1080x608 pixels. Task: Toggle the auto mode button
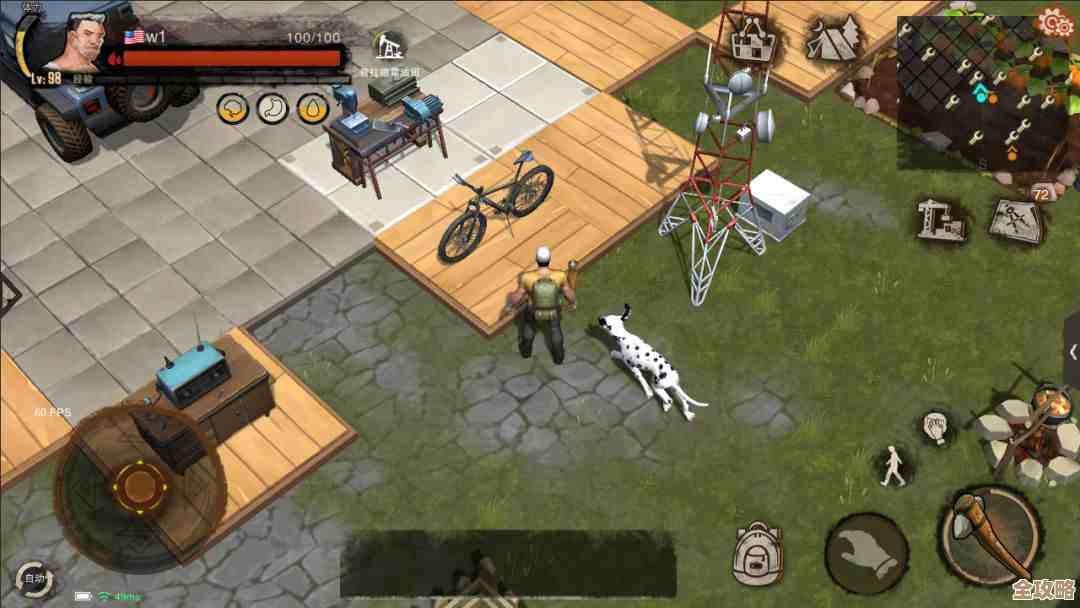[x=34, y=579]
